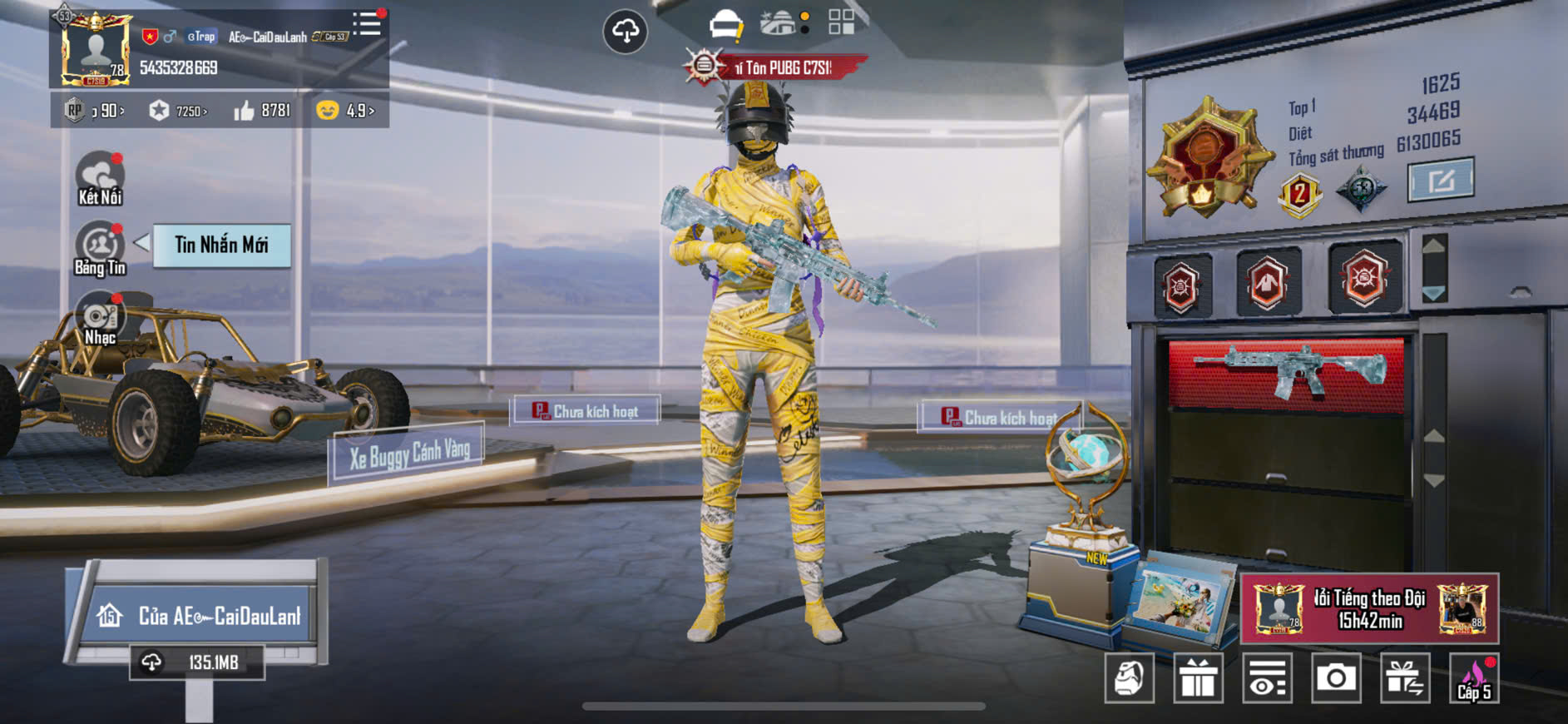Viewport: 1568px width, 724px height.
Task: Tap the 135.1MB download button
Action: pos(197,662)
